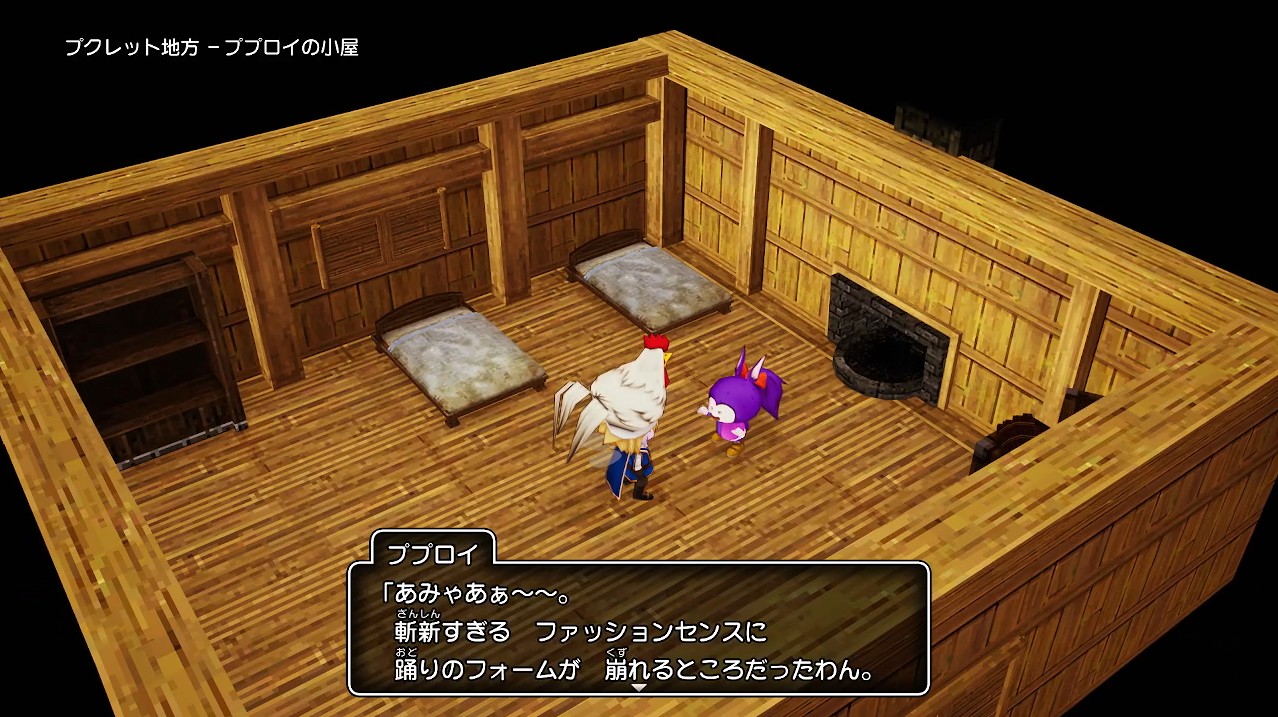Click the dialogue continue arrow indicator
The image size is (1278, 717).
pyautogui.click(x=639, y=687)
